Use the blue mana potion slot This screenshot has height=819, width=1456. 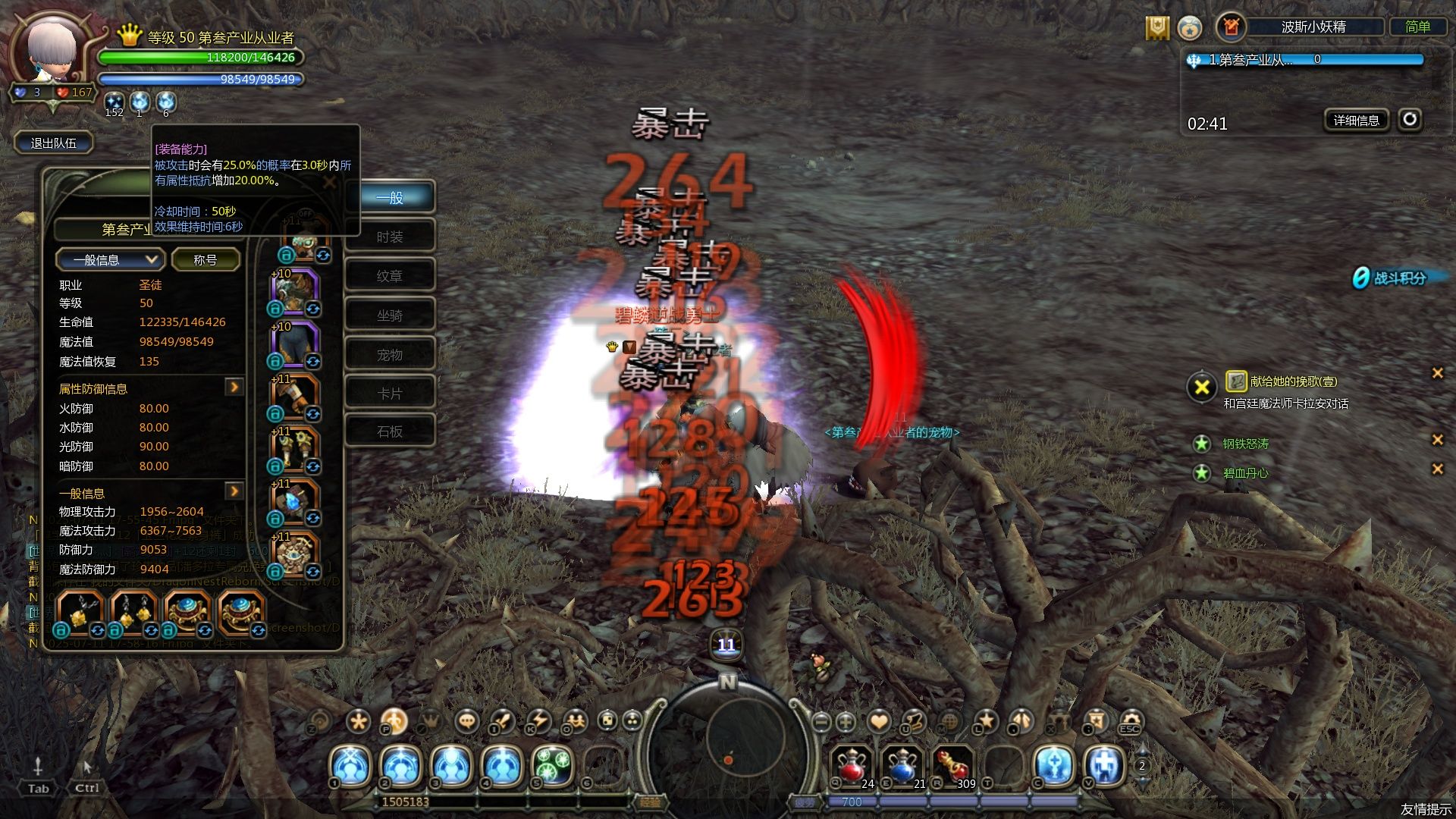point(902,764)
